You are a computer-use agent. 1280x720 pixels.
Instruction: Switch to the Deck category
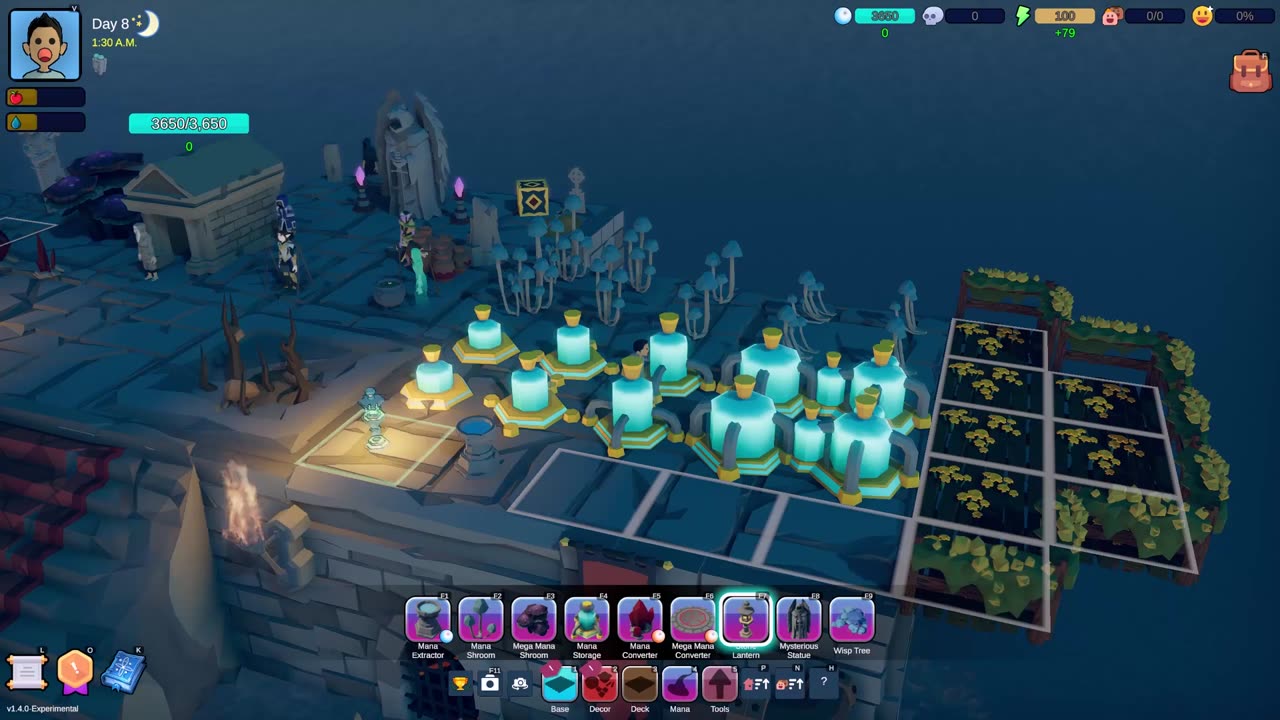tap(640, 684)
